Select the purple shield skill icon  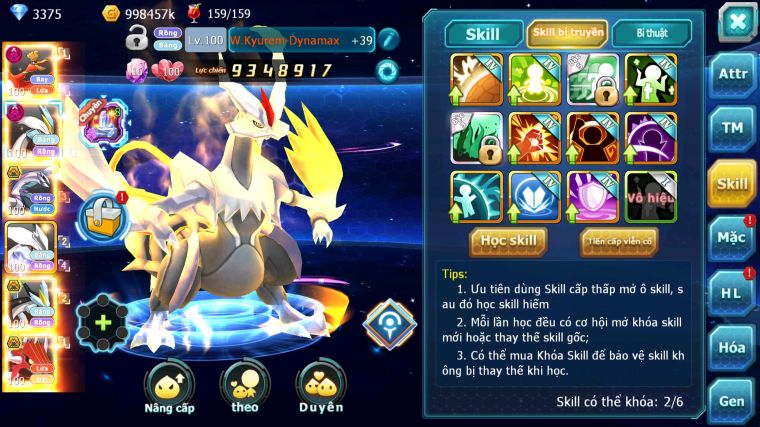[x=592, y=196]
